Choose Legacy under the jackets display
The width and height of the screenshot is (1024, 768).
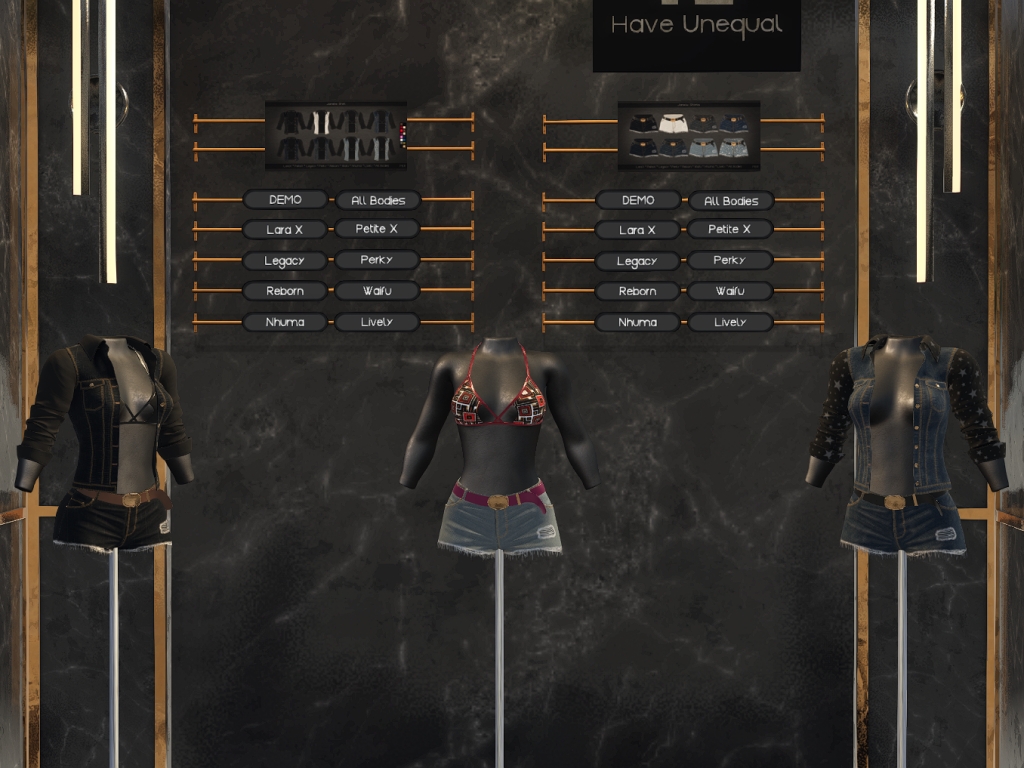tap(285, 261)
